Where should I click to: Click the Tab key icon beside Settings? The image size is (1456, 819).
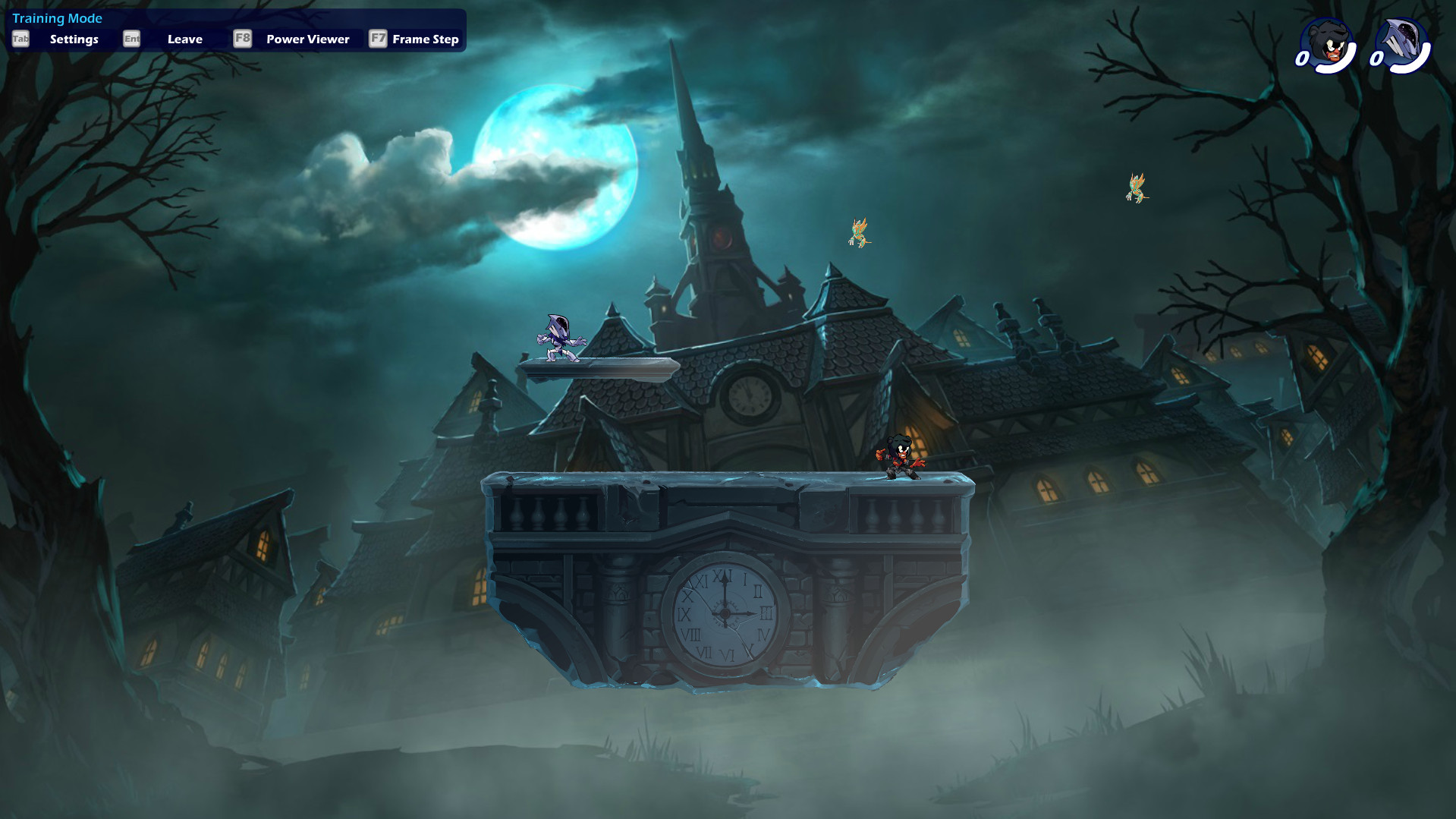[19, 38]
